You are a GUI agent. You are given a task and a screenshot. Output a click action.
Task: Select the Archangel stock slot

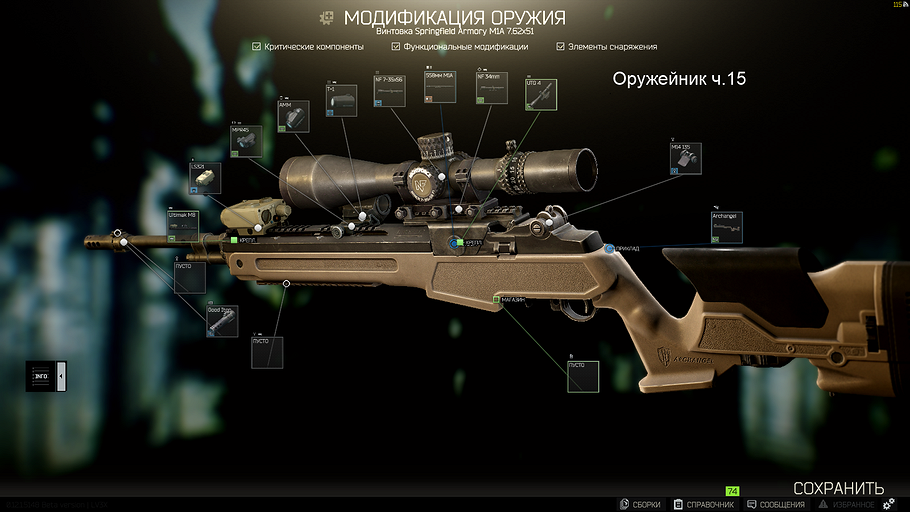click(727, 227)
